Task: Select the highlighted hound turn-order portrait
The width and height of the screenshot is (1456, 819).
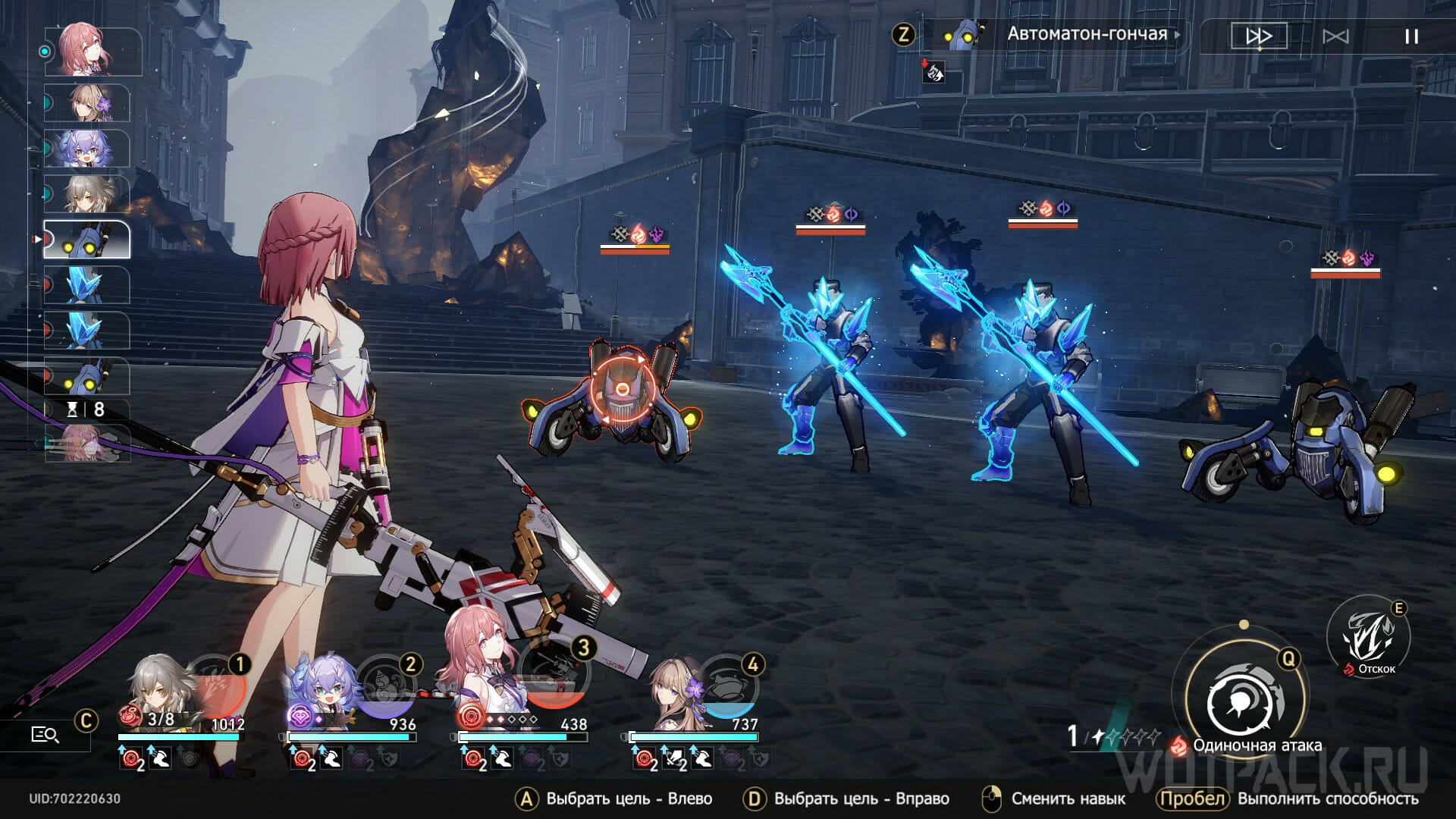Action: tap(86, 240)
